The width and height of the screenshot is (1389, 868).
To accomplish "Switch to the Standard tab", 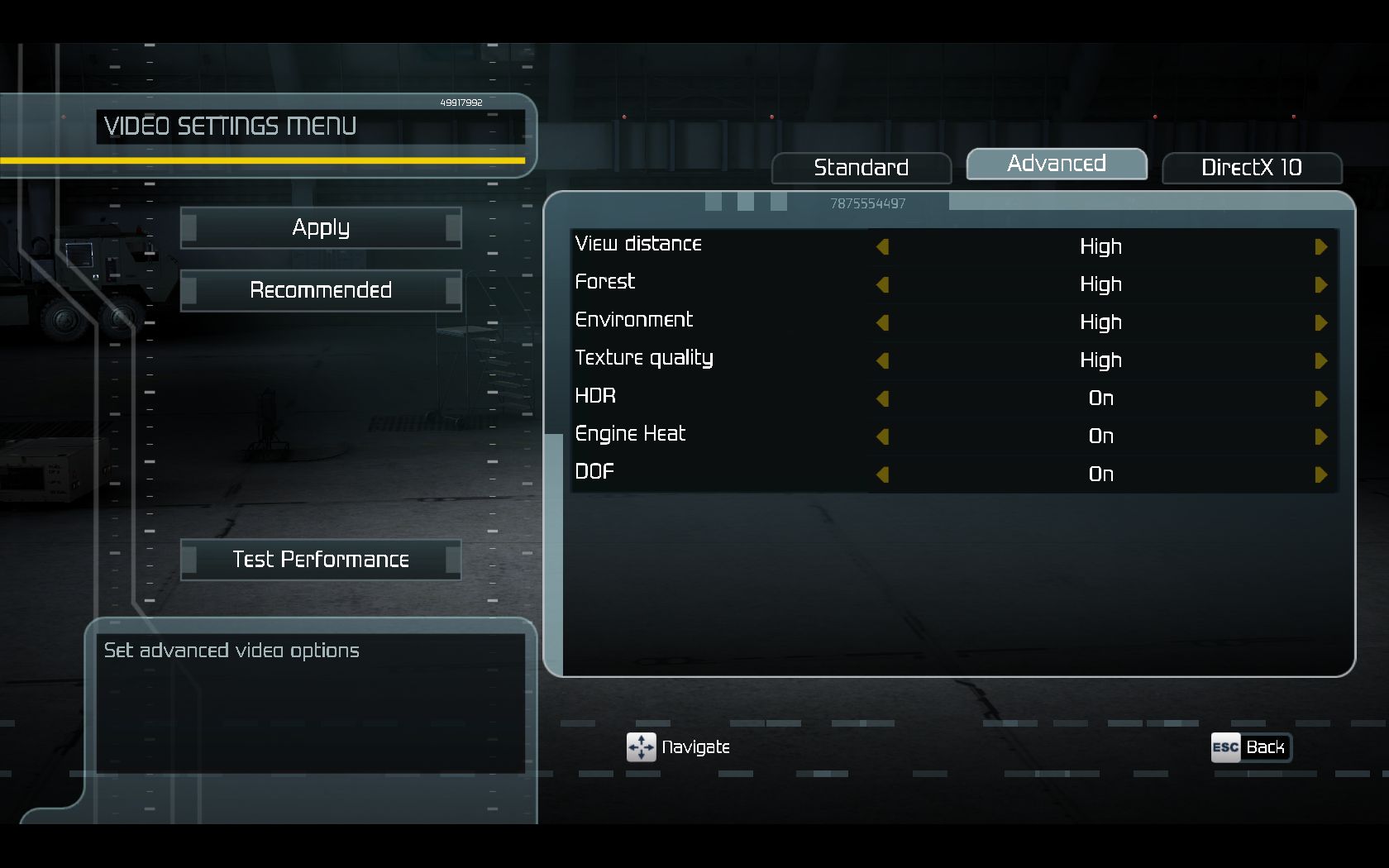I will point(861,168).
